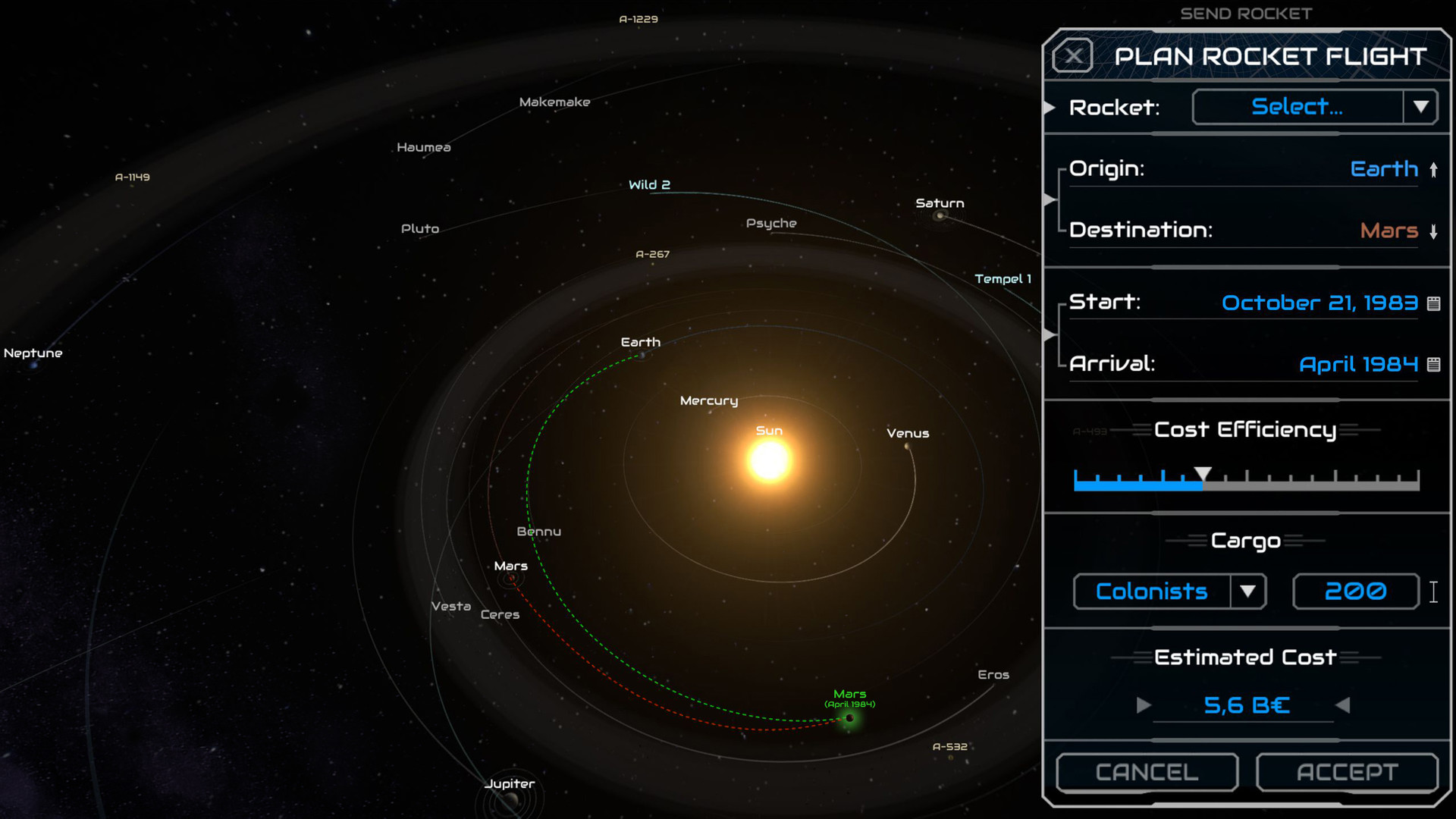1456x819 pixels.
Task: Click the down arrow beside Mars destination
Action: pos(1434,231)
